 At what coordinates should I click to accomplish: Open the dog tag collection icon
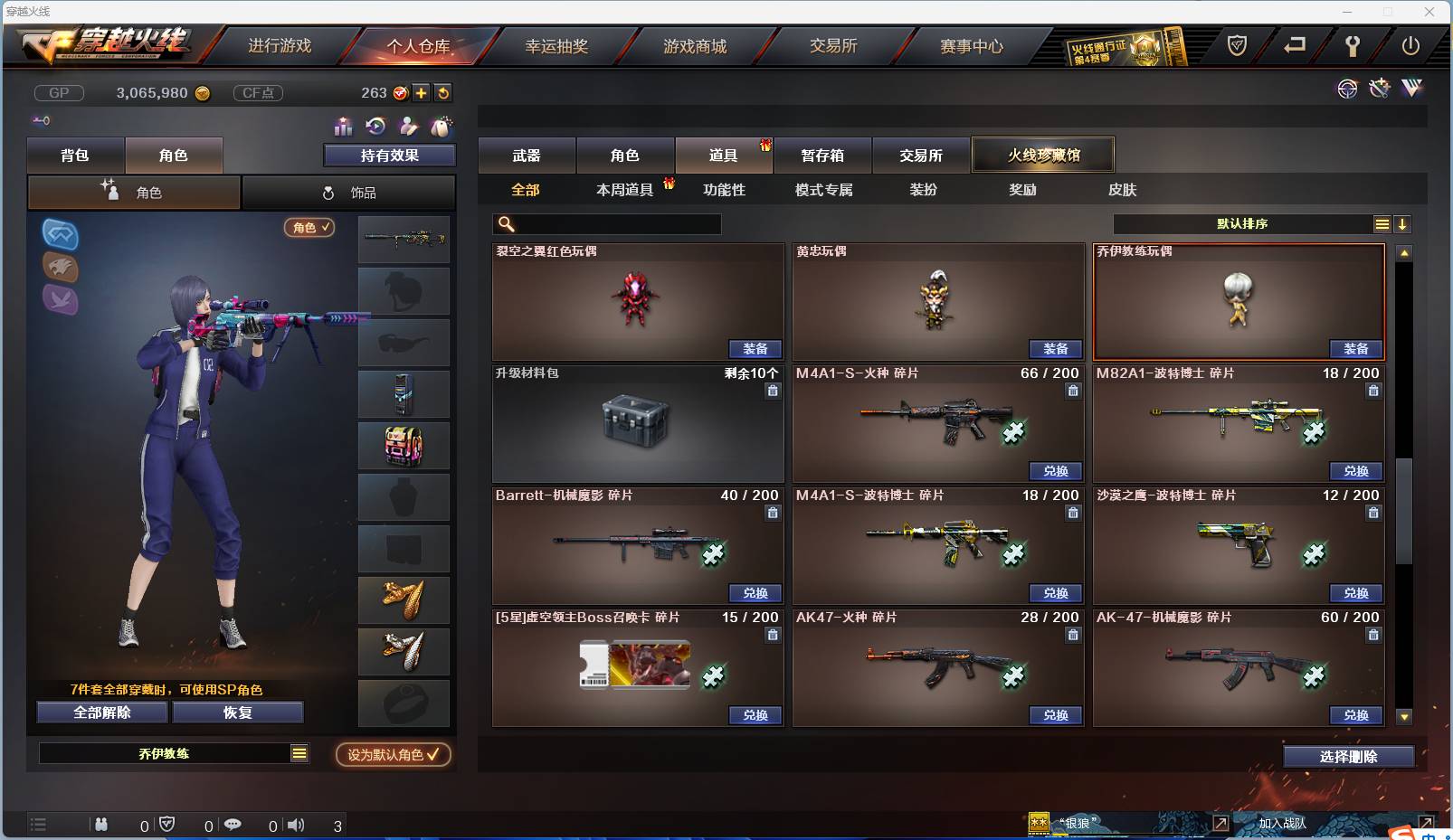[x=441, y=127]
